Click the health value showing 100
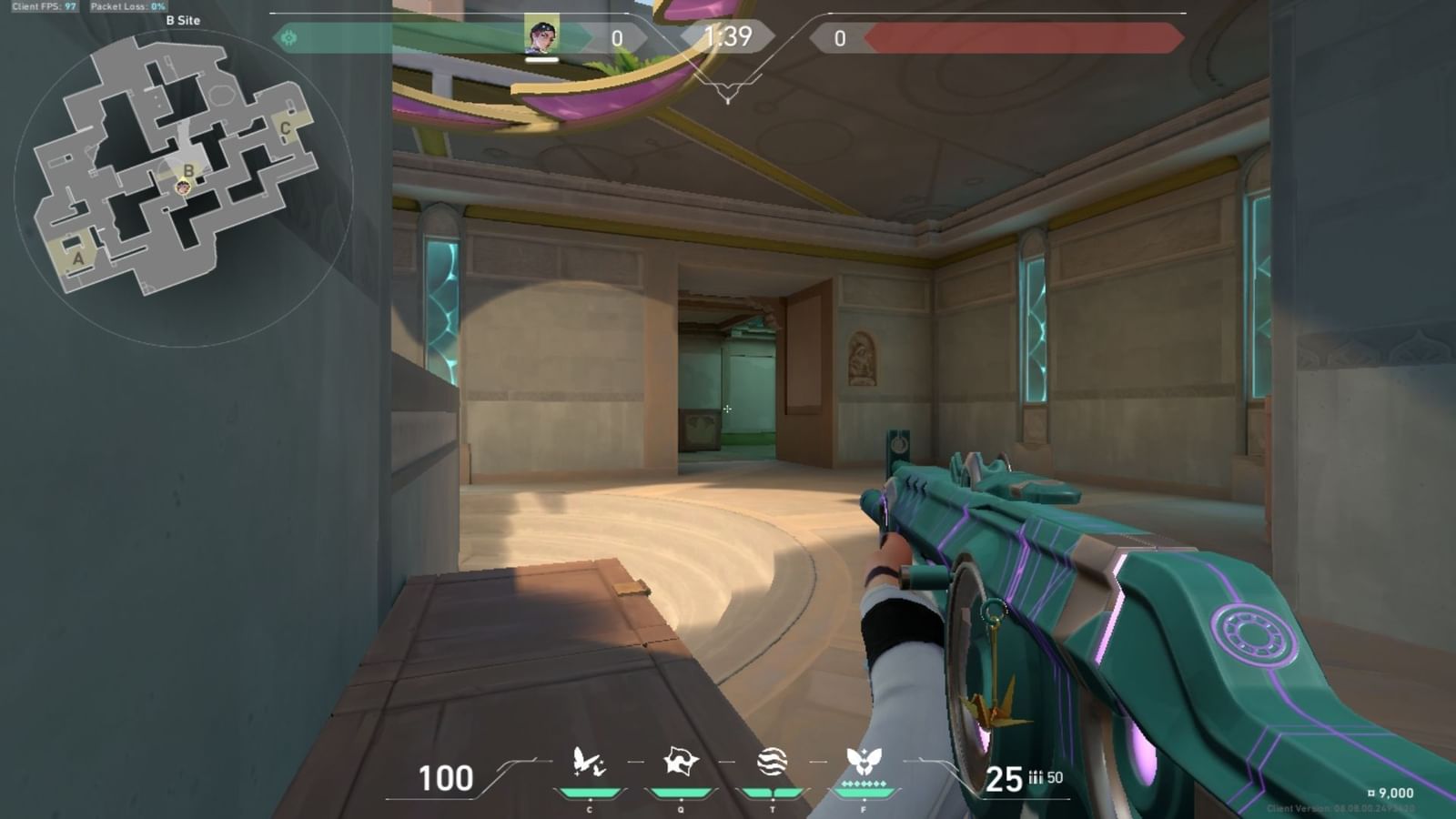 tap(443, 778)
